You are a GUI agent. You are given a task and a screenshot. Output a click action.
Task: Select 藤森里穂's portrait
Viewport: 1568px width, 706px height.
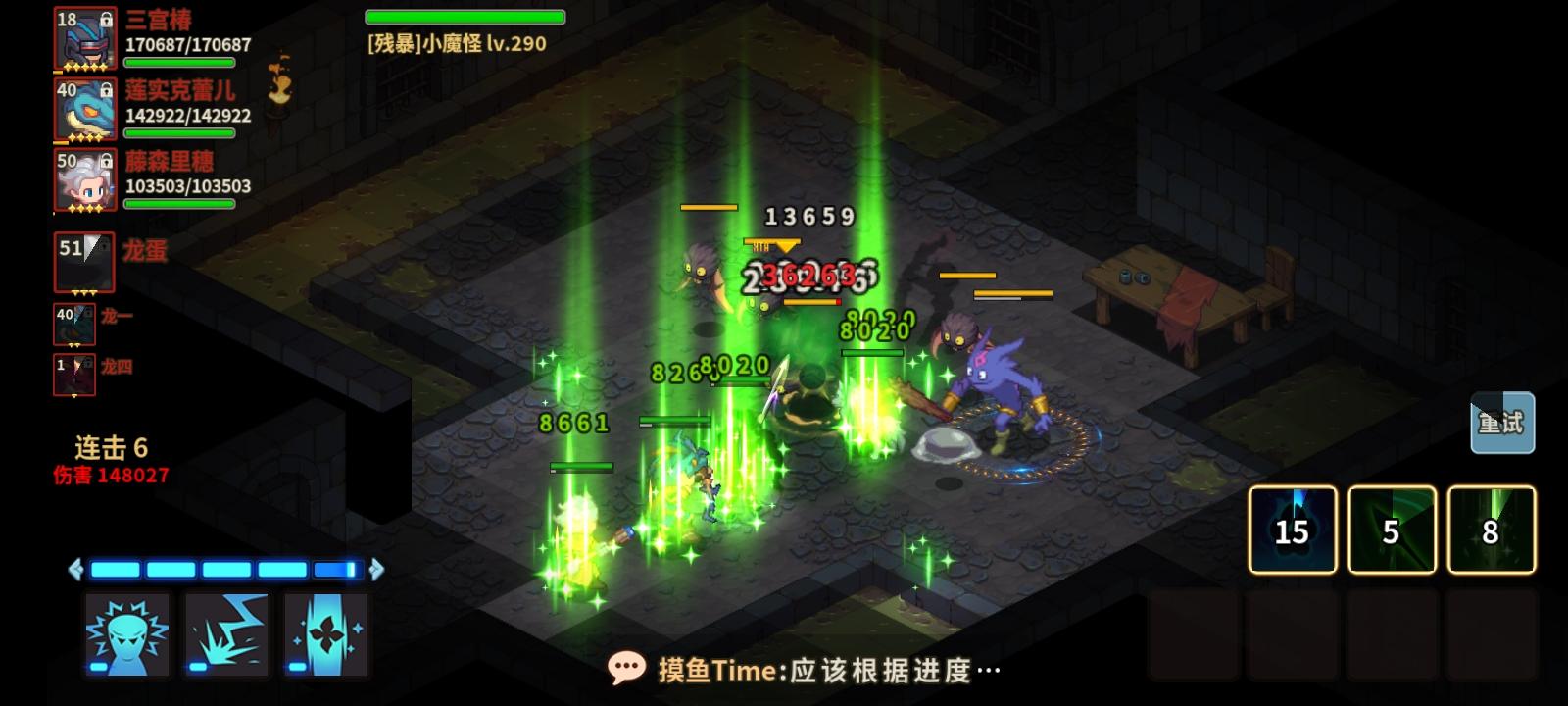(x=83, y=179)
